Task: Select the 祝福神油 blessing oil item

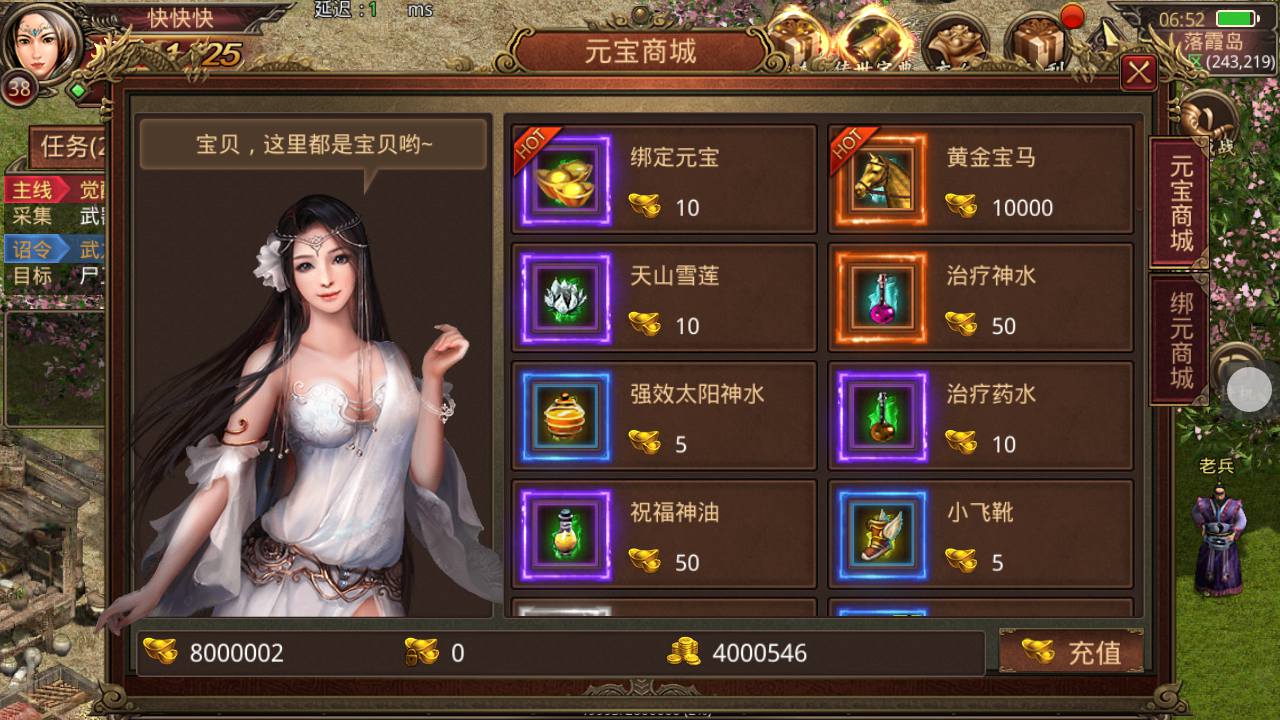Action: click(x=664, y=534)
